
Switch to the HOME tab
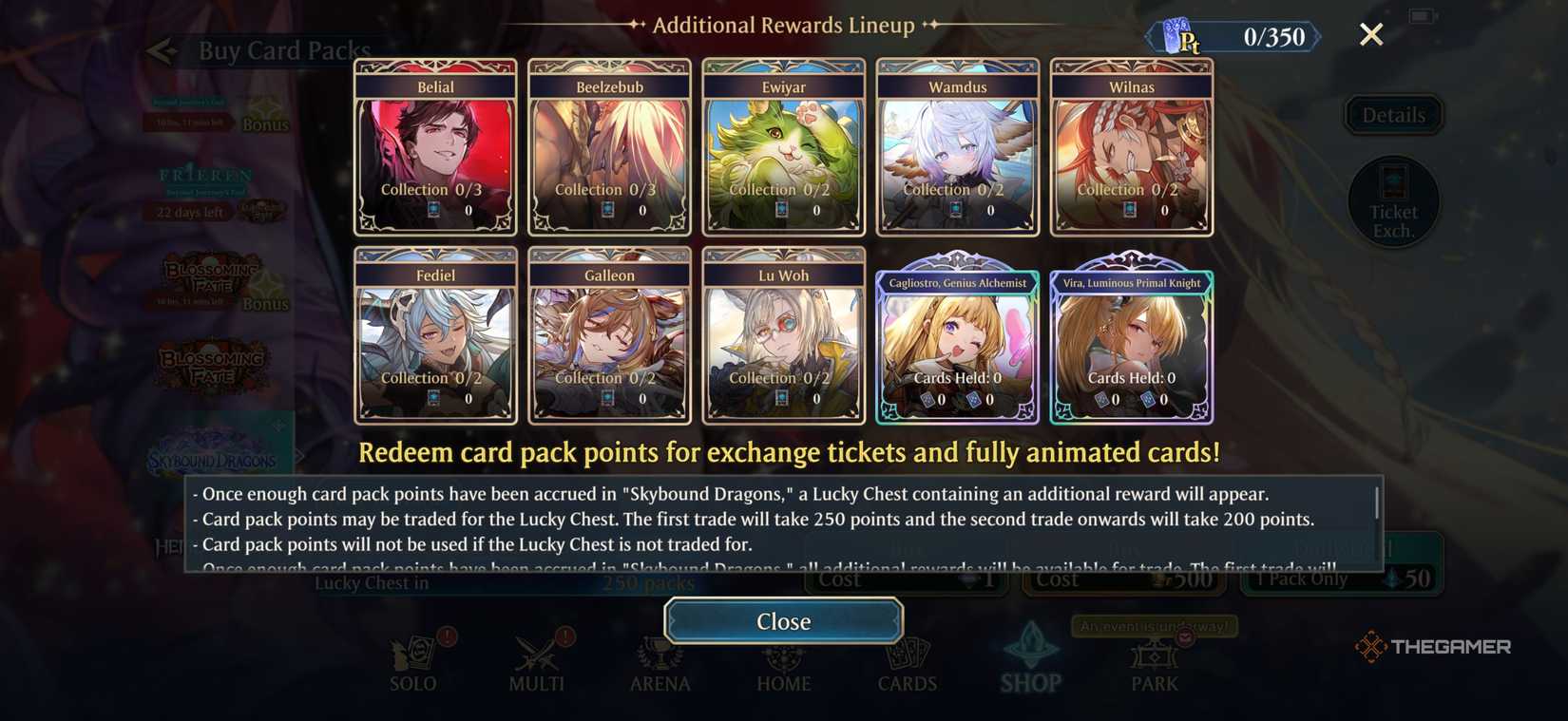click(x=783, y=658)
